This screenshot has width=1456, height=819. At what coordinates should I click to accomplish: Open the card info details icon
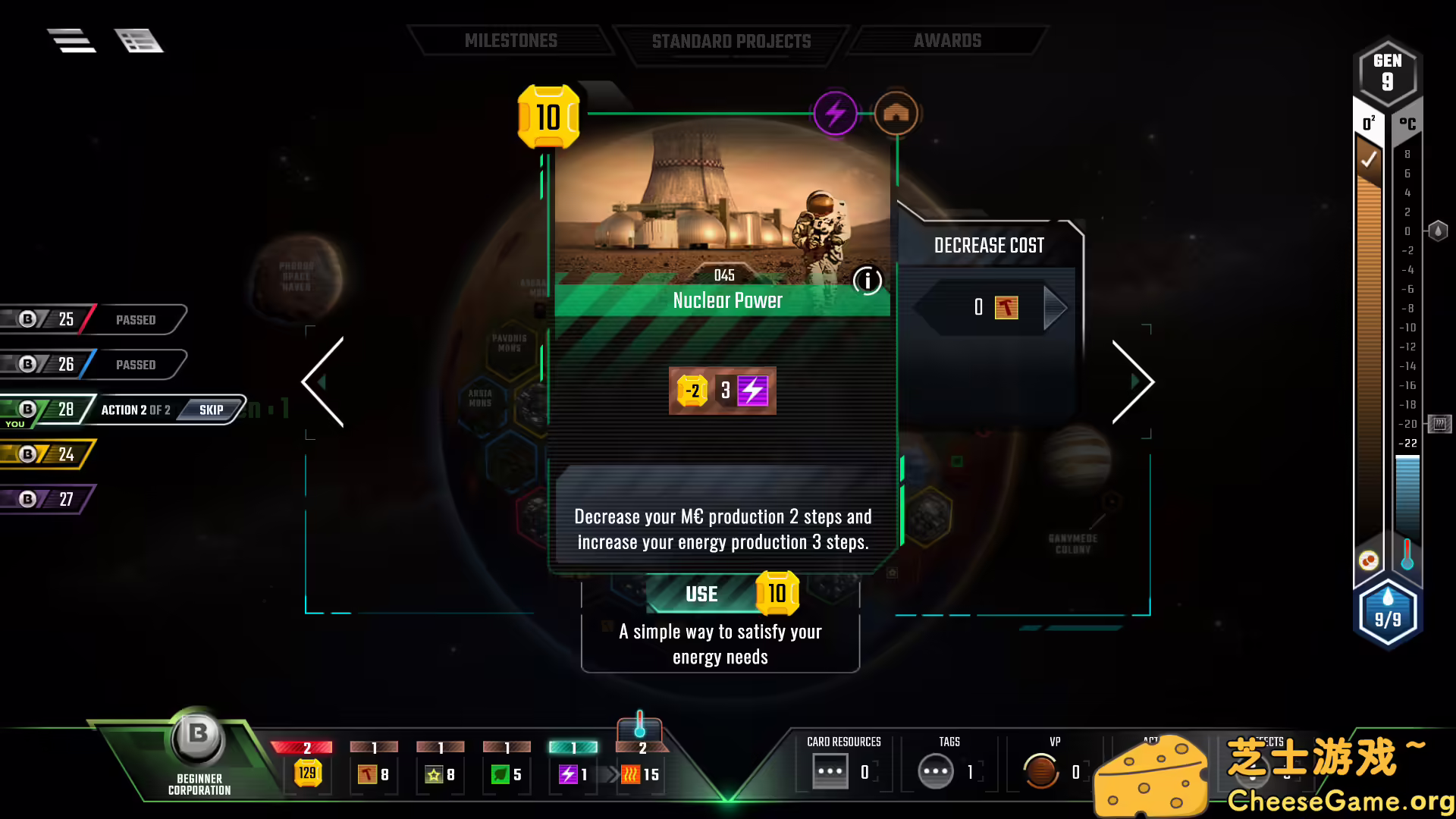coord(867,281)
